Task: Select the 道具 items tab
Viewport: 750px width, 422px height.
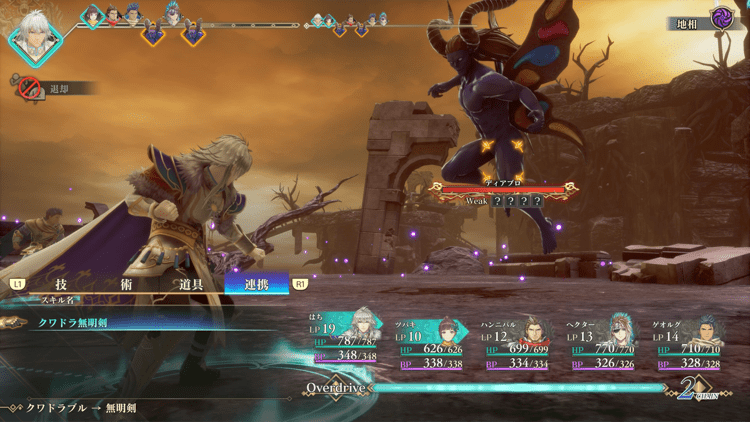Action: [190, 284]
